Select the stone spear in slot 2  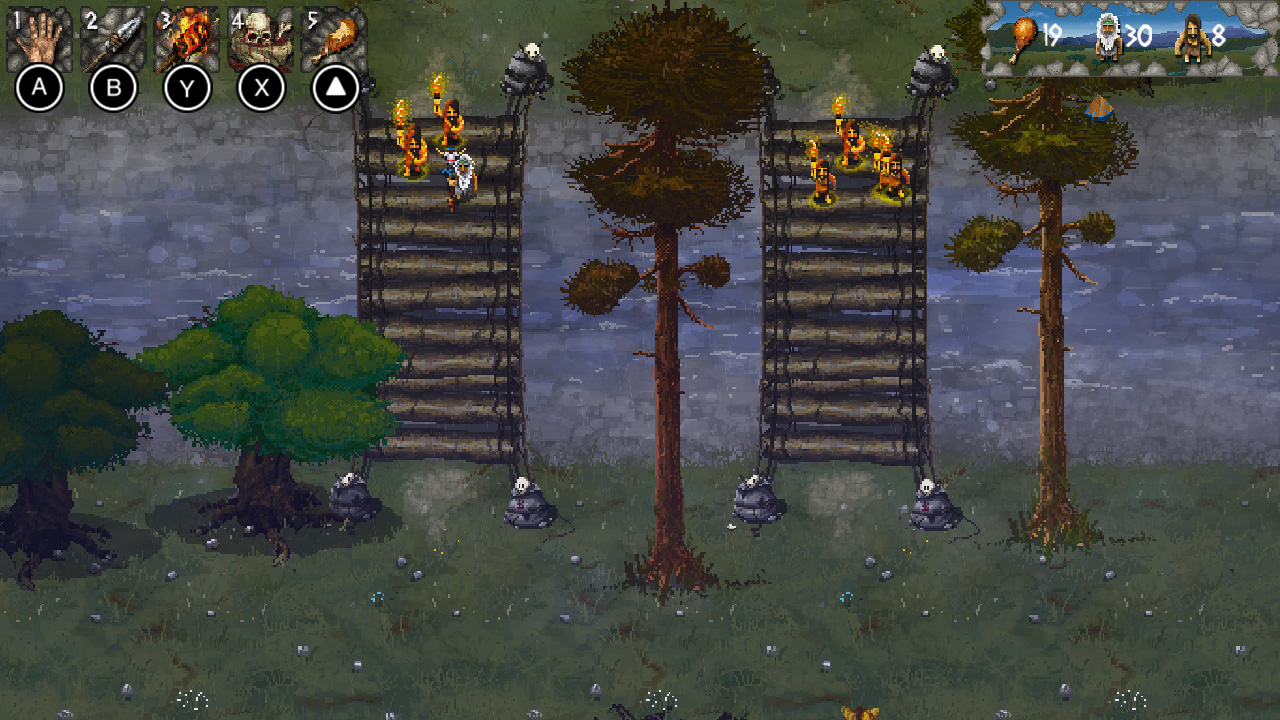(x=114, y=32)
